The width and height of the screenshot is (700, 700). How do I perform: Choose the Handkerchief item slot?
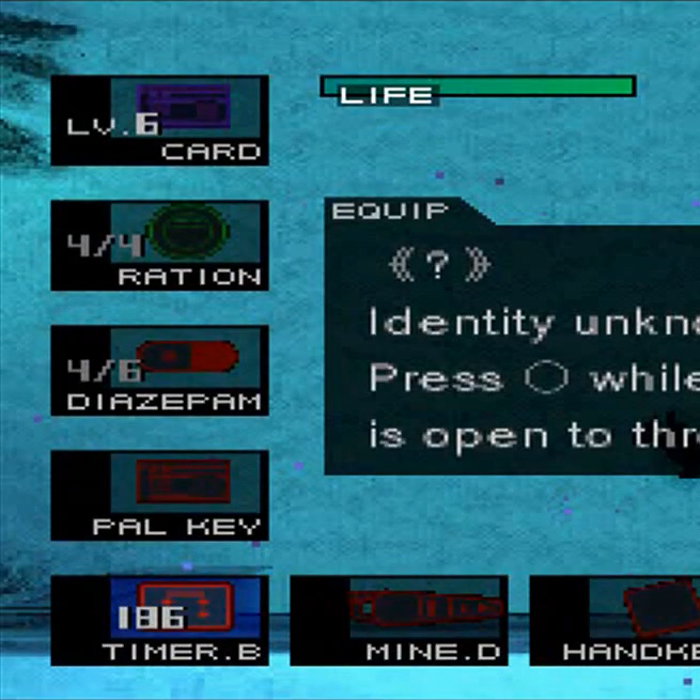[620, 620]
